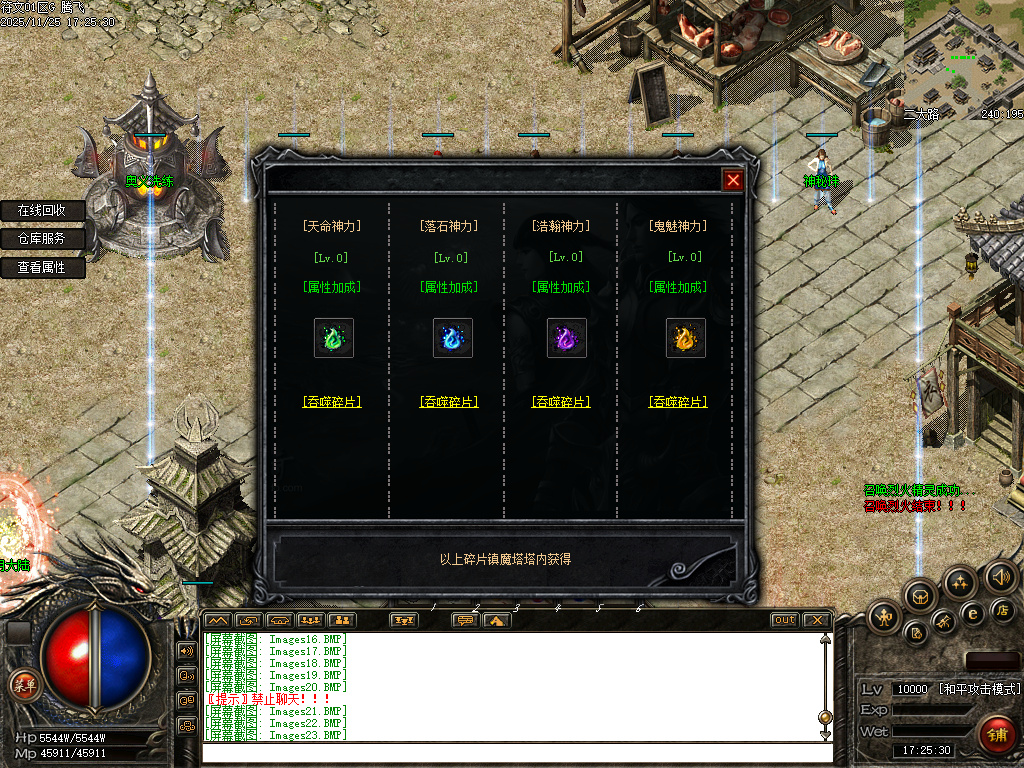1024x768 pixels.
Task: Open the character warrior figure icon
Action: [884, 616]
